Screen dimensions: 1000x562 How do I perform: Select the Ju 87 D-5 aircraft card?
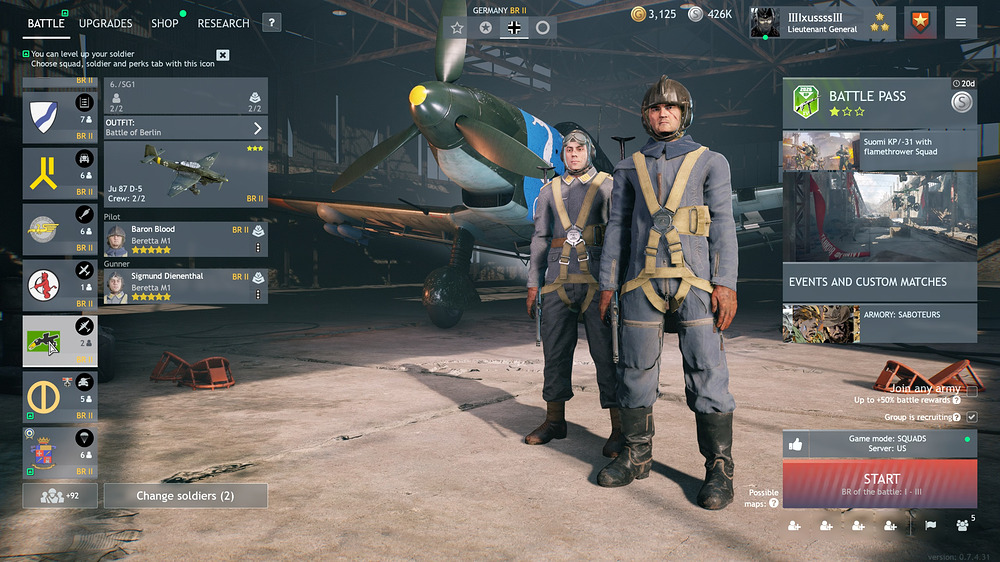pyautogui.click(x=186, y=174)
